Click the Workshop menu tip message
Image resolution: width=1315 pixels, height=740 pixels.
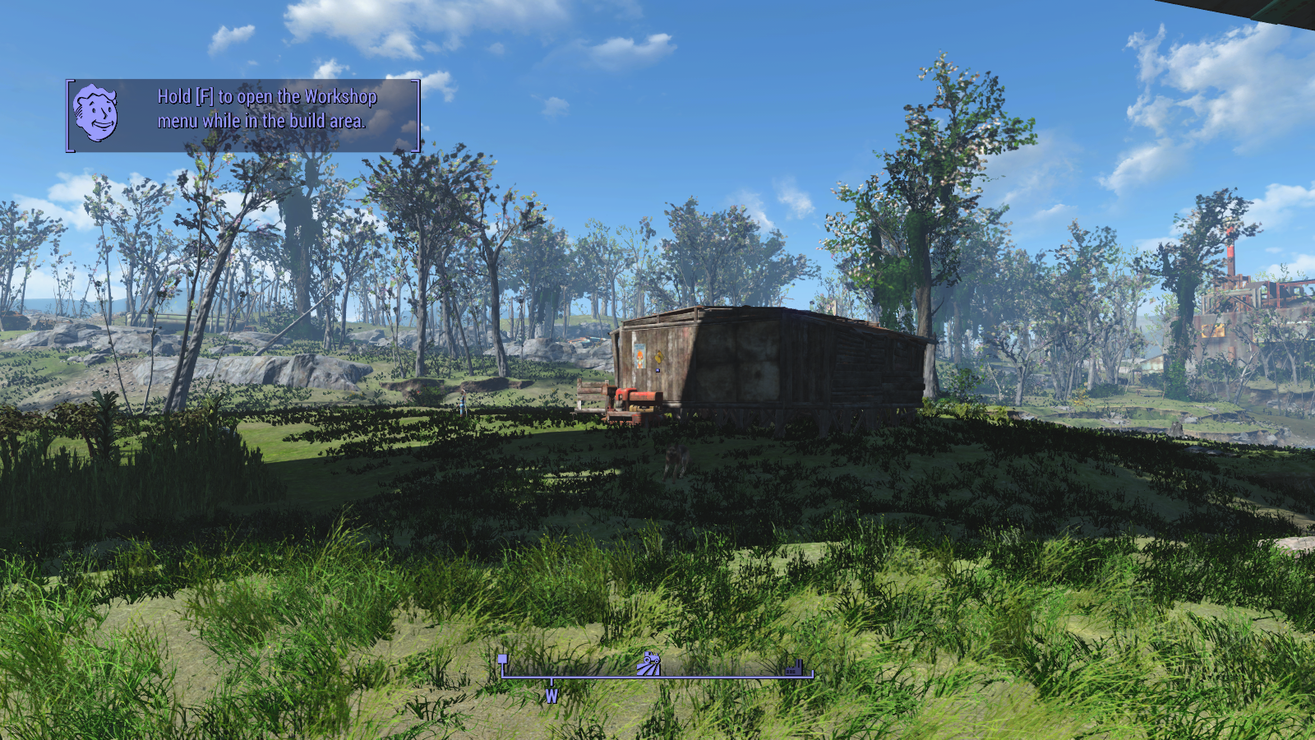coord(265,110)
